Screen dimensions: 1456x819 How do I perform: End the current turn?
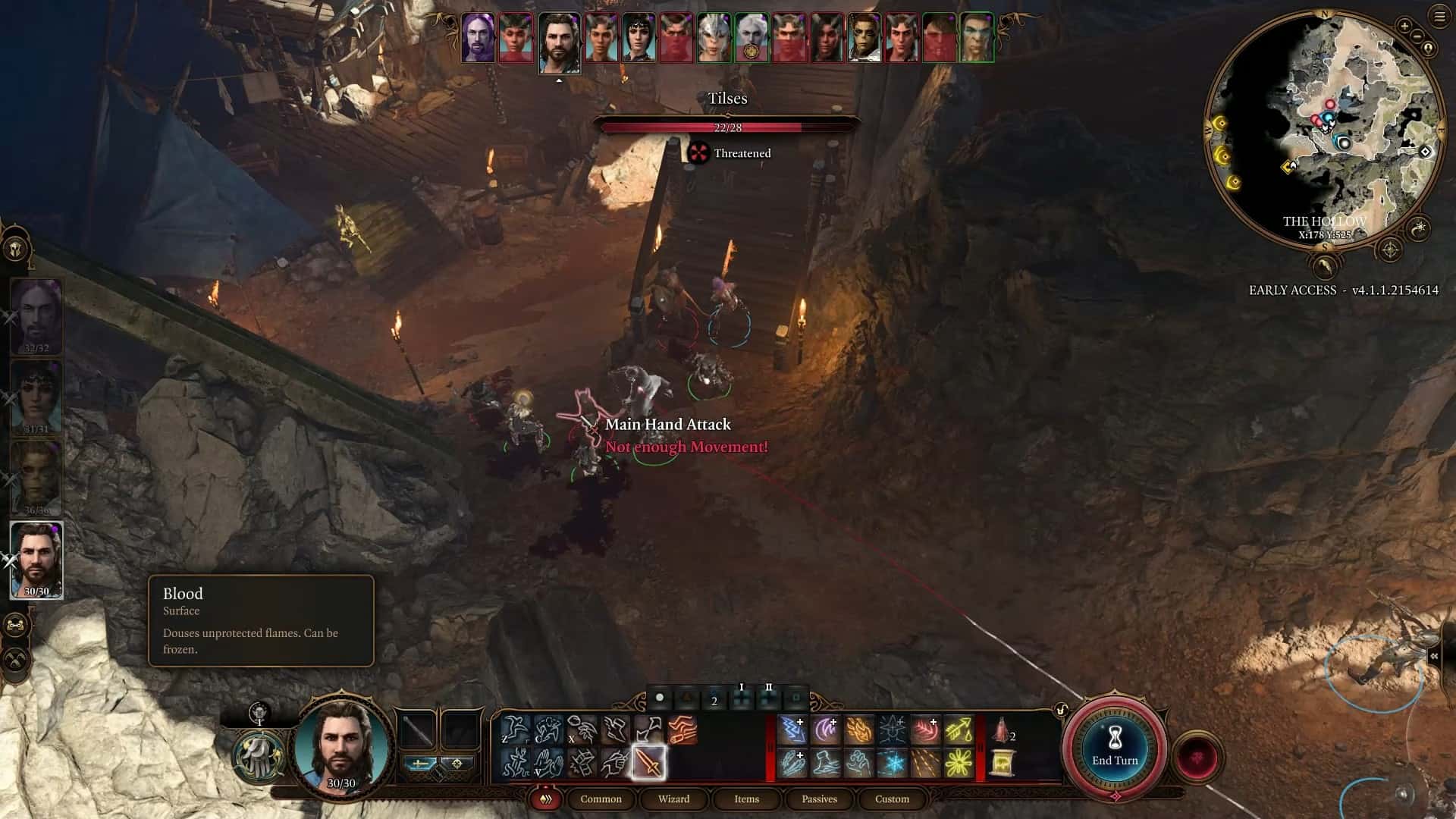coord(1115,749)
